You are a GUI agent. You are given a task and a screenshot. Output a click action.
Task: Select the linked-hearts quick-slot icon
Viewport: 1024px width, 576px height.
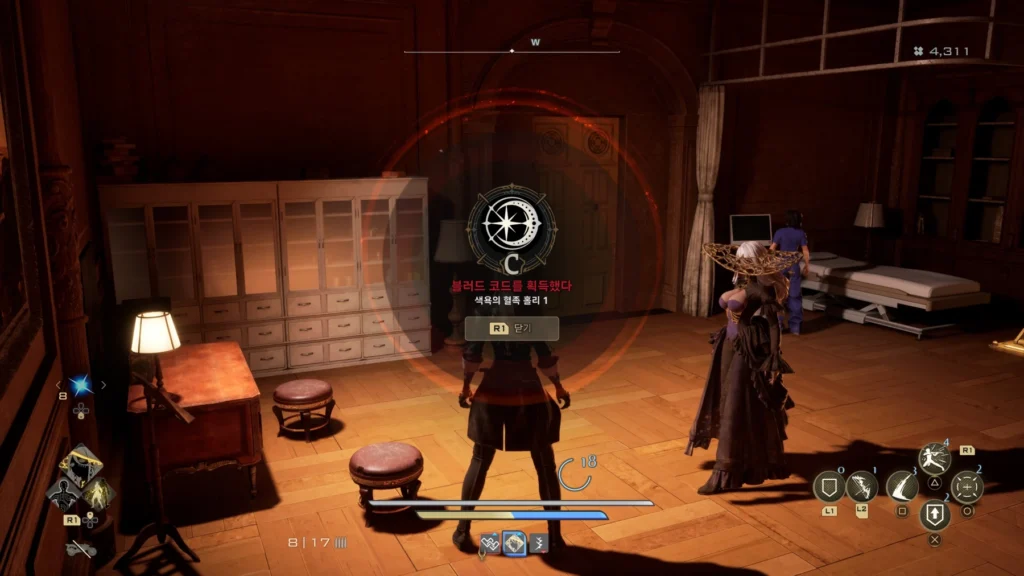pyautogui.click(x=490, y=542)
